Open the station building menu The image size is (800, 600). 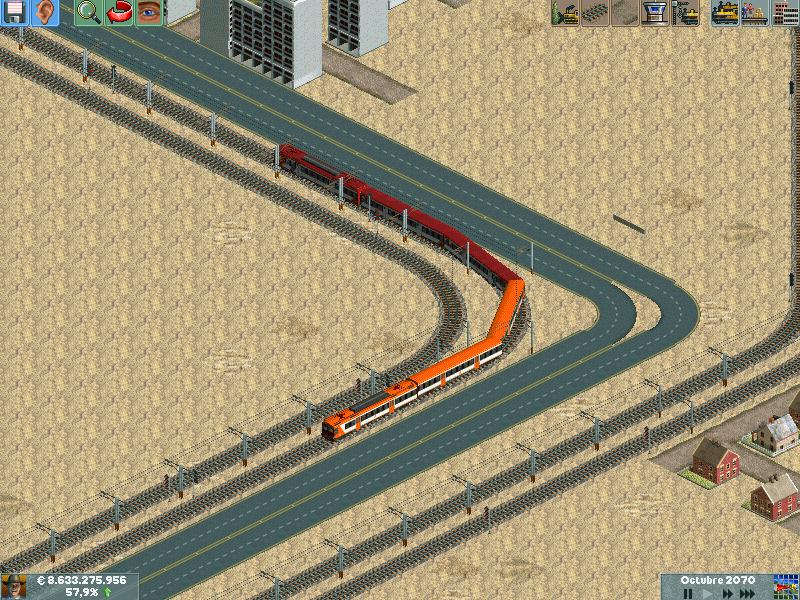(655, 13)
